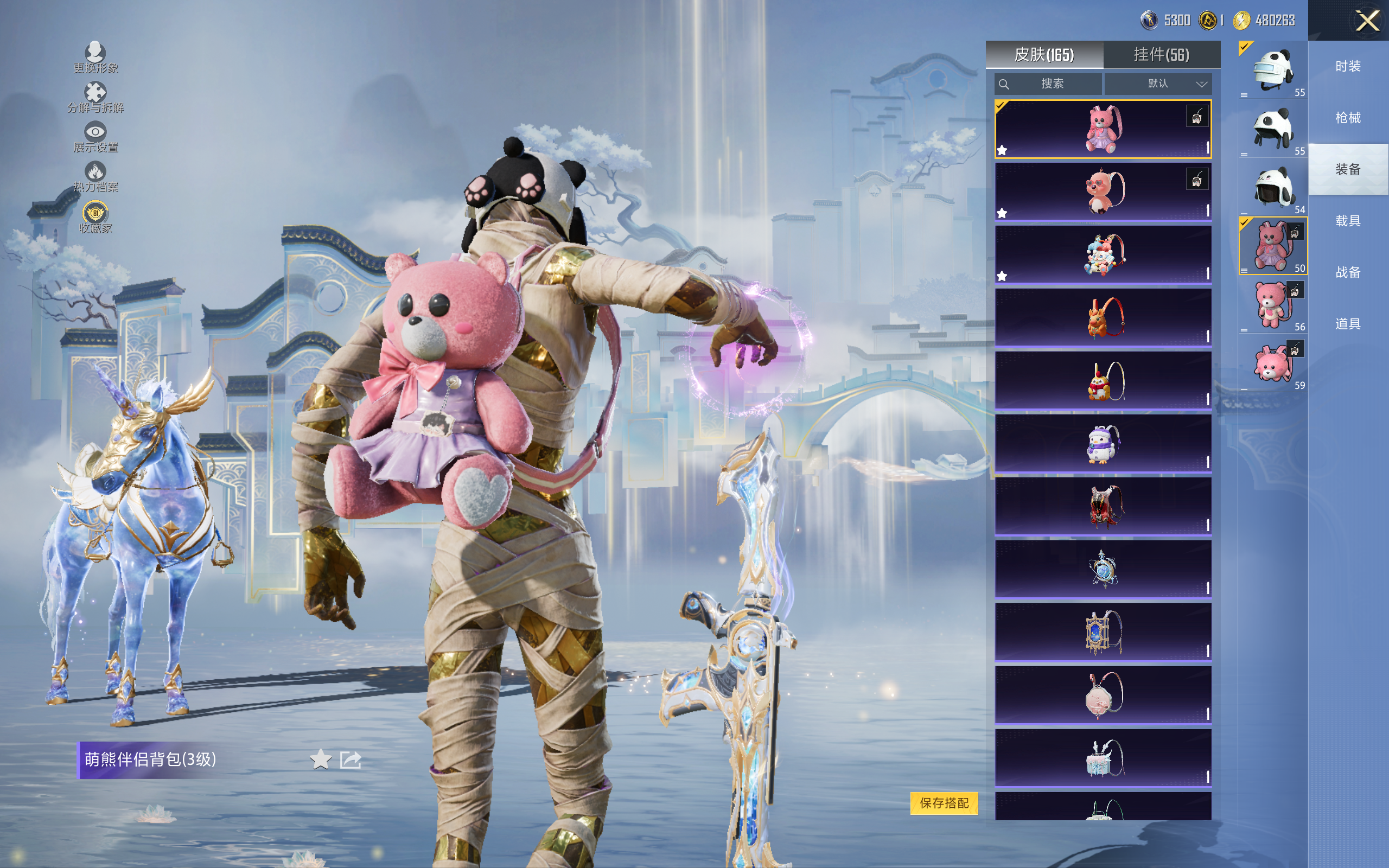This screenshot has width=1389, height=868.
Task: Open the 时装 fashion category
Action: (1348, 66)
